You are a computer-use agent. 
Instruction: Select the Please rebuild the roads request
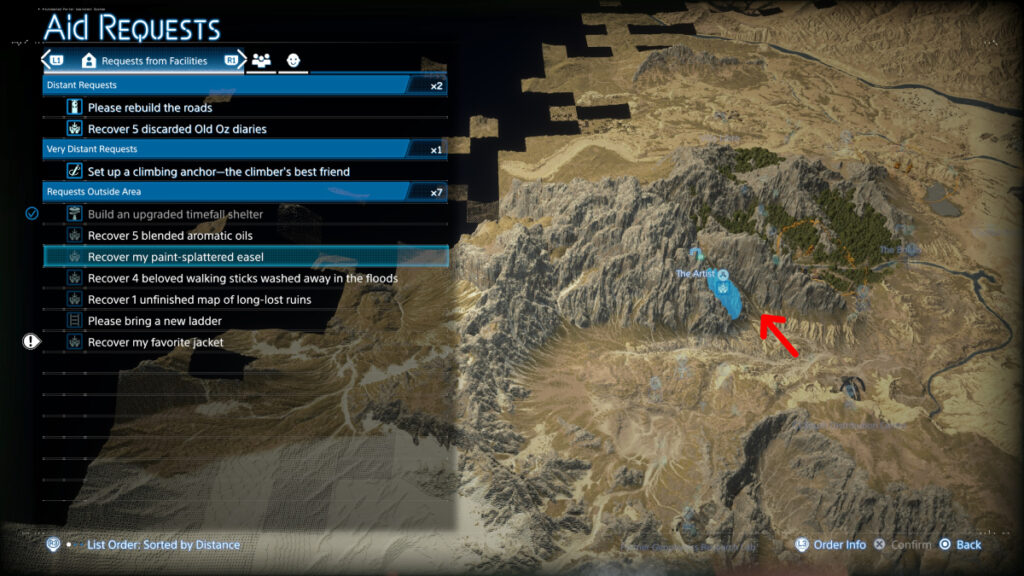150,107
